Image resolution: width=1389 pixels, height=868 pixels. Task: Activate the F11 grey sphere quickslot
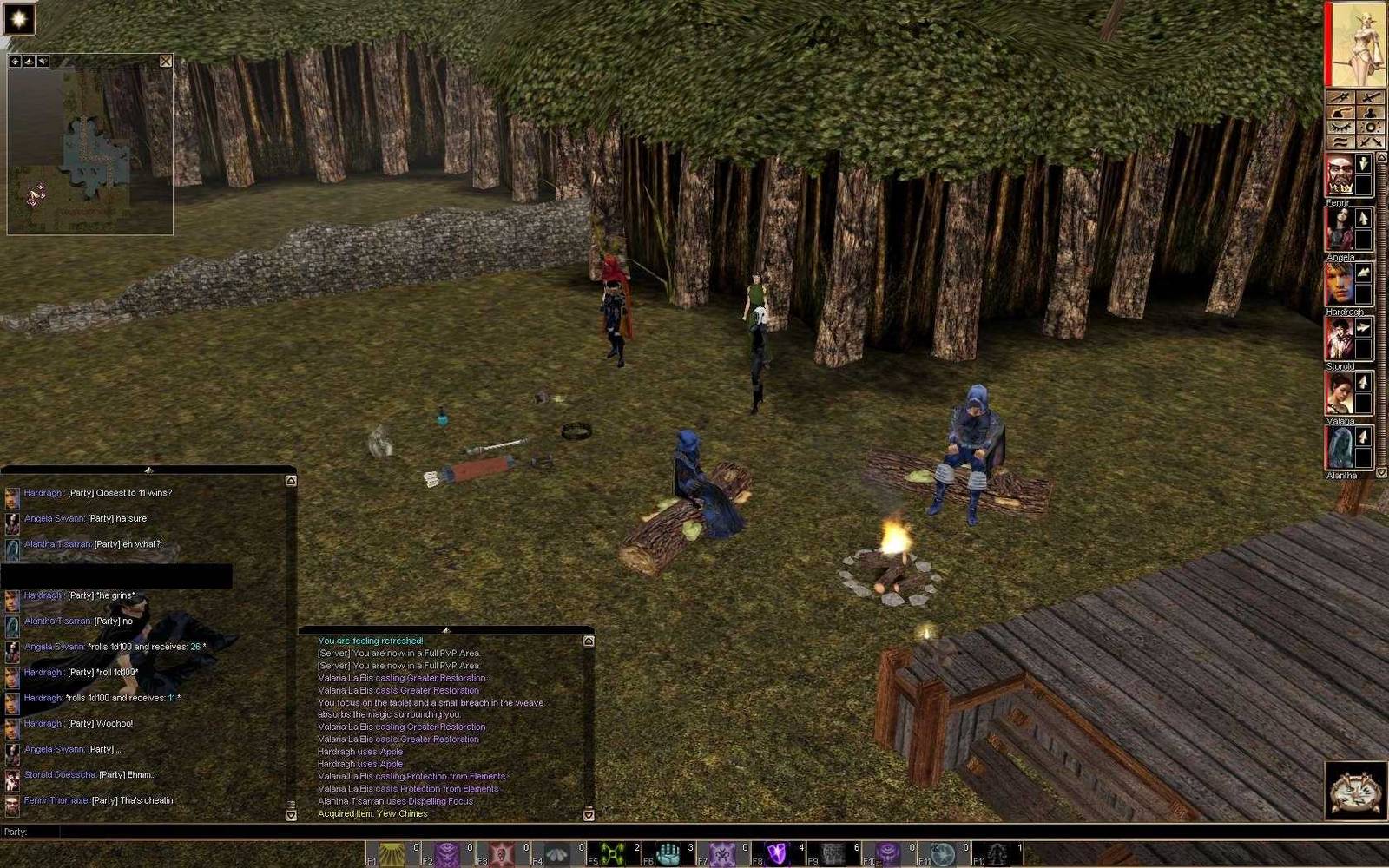[944, 854]
